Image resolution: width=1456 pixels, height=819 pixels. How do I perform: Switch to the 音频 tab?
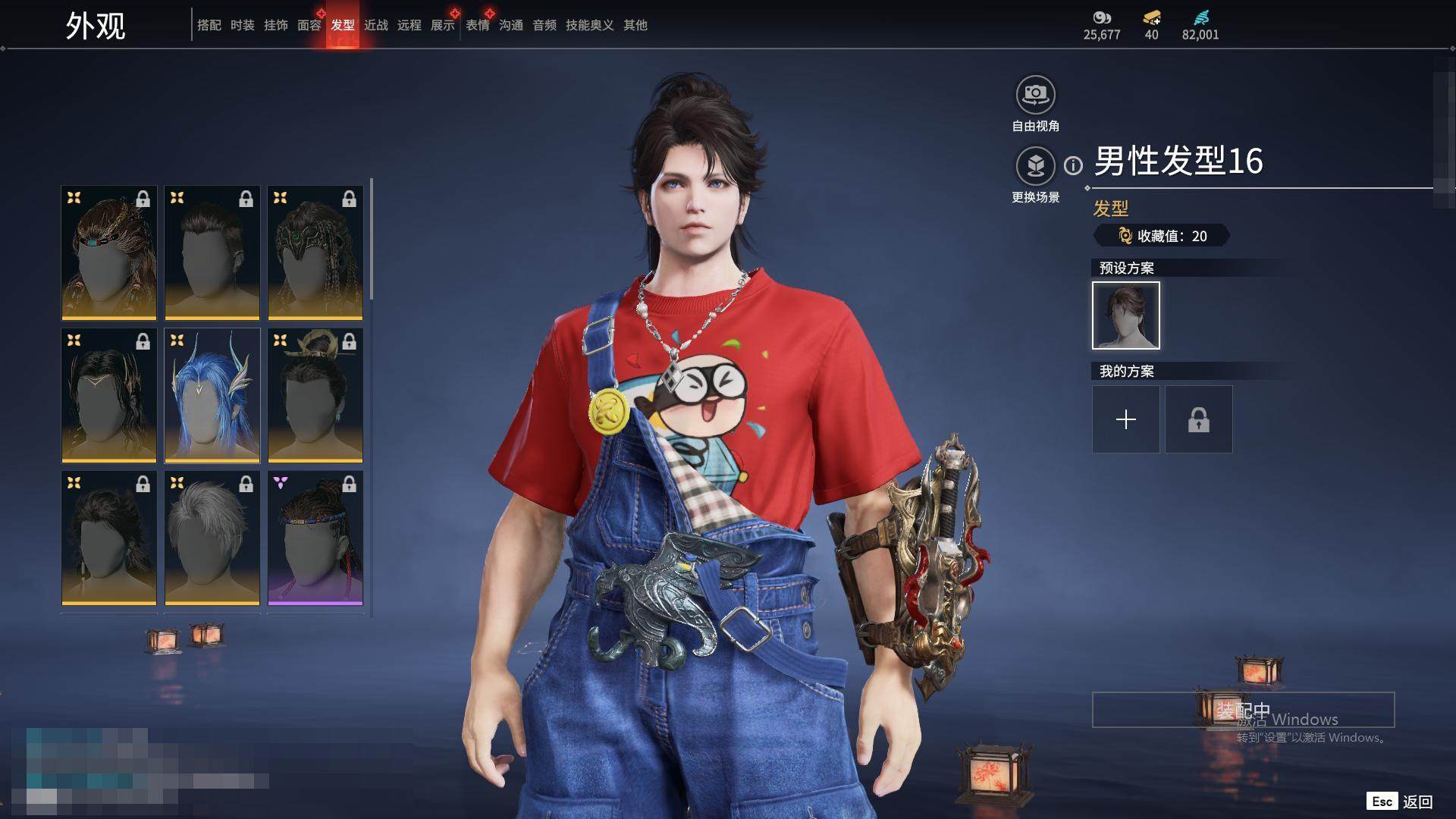pos(544,25)
